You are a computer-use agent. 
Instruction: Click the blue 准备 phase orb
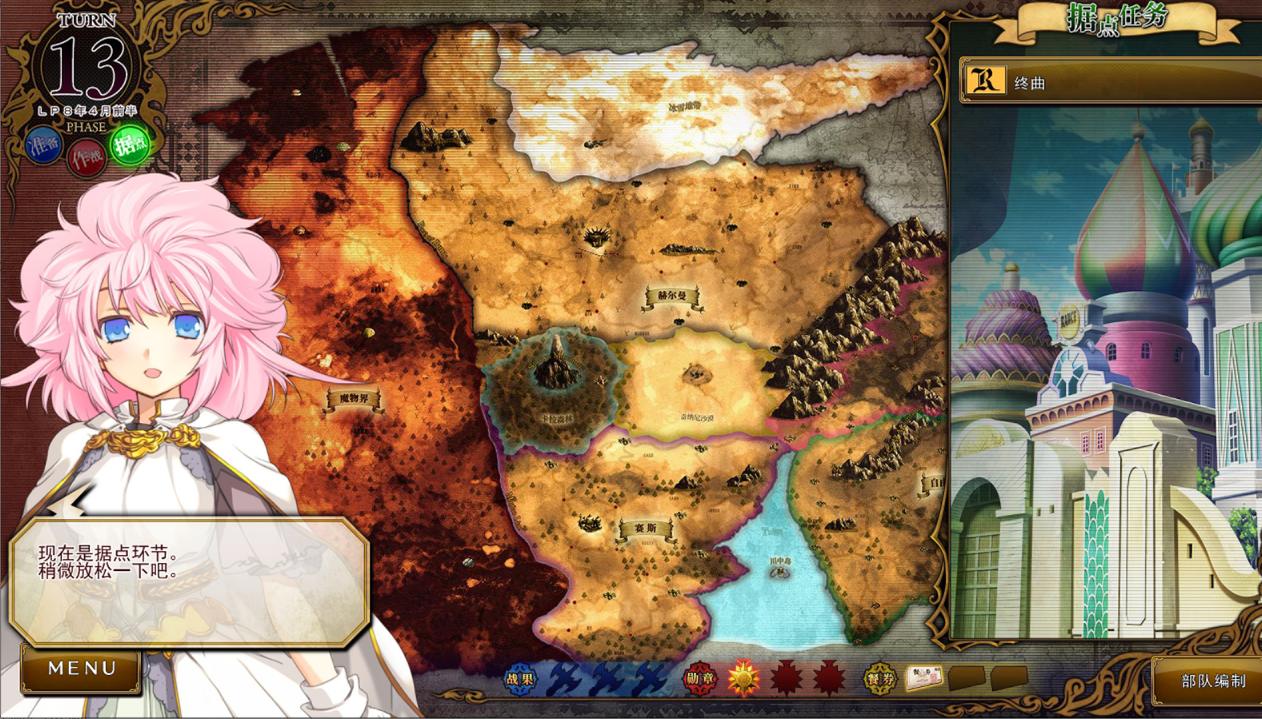(x=45, y=147)
